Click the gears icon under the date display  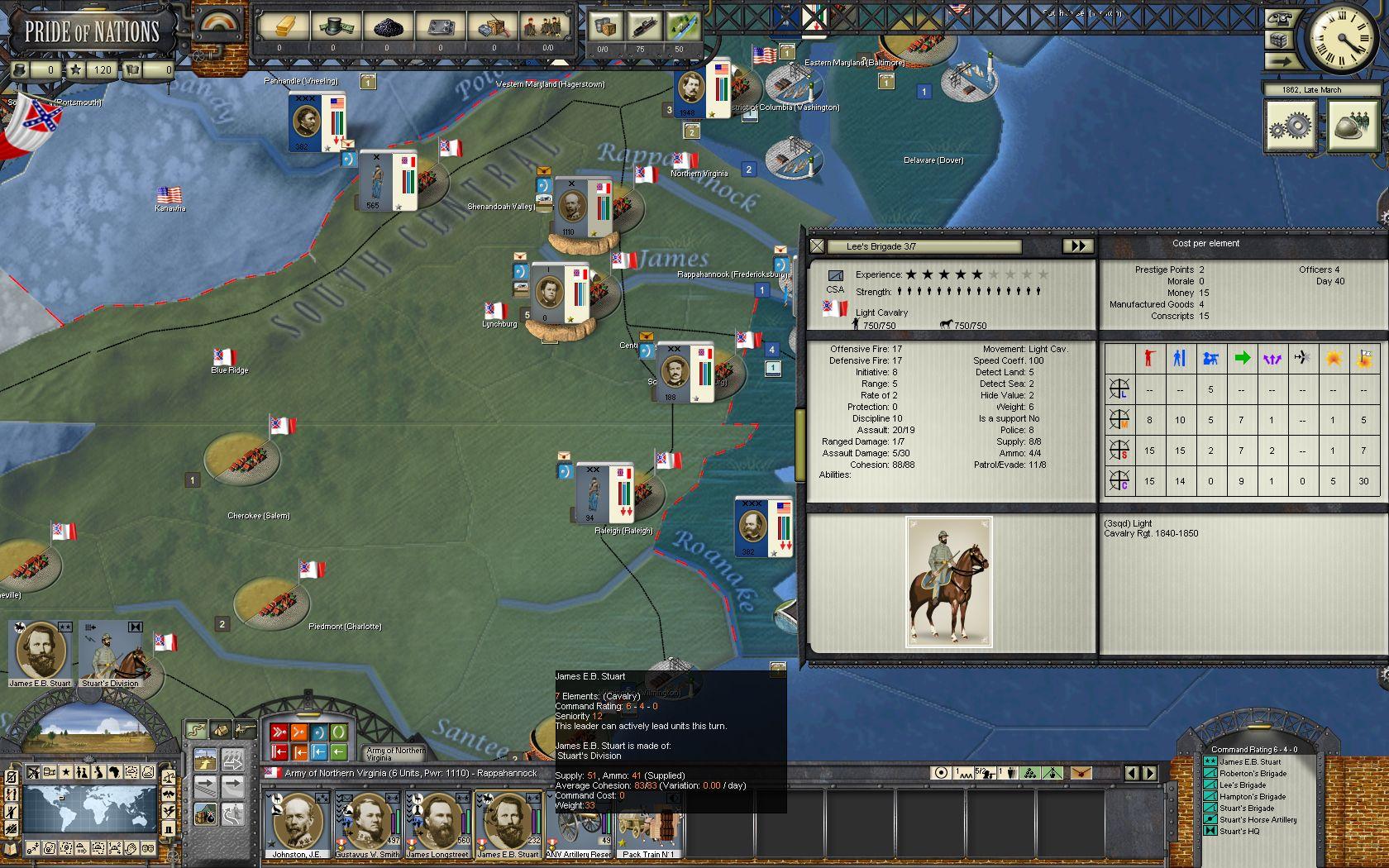click(x=1291, y=128)
